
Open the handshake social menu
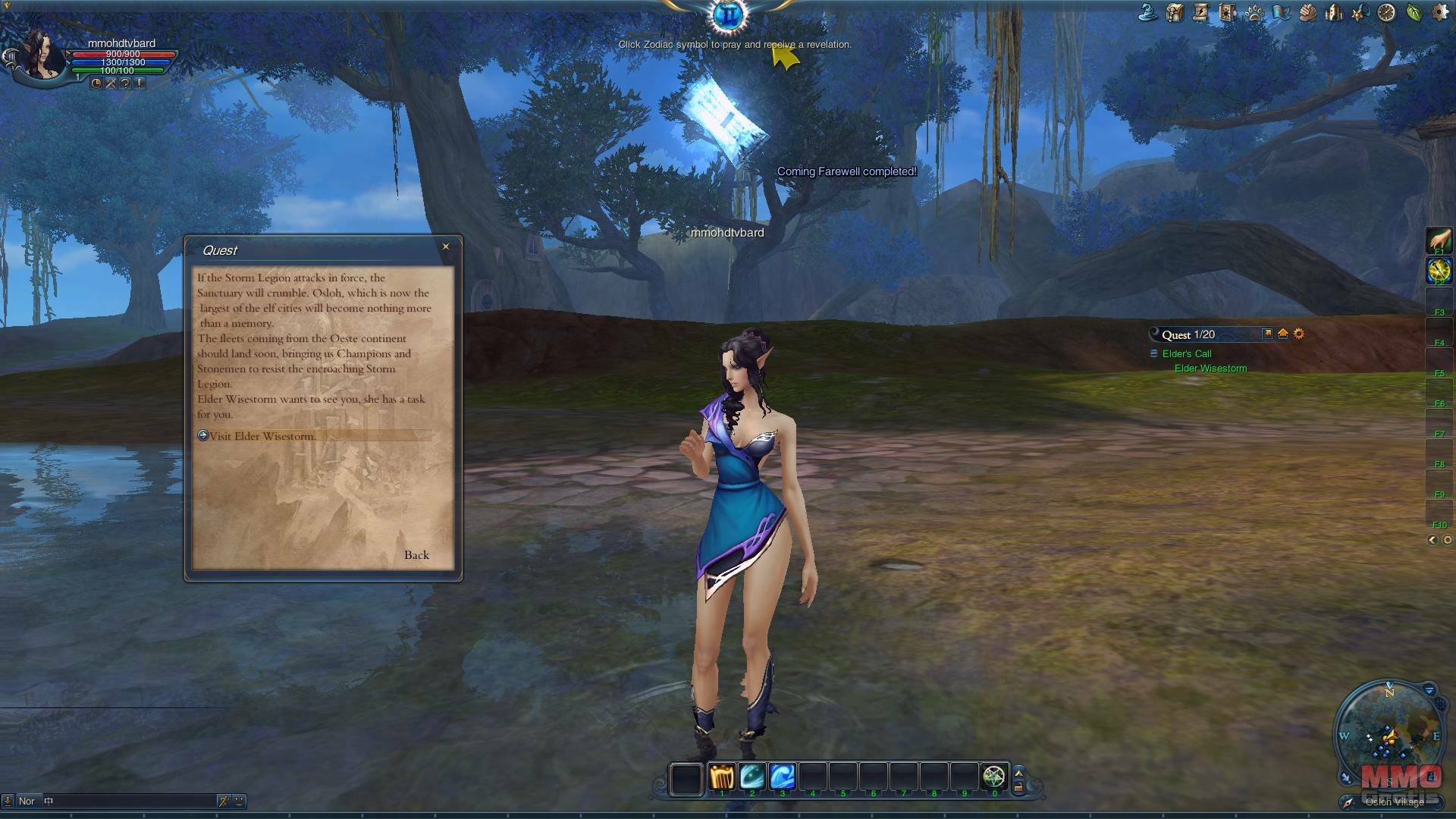[1307, 12]
